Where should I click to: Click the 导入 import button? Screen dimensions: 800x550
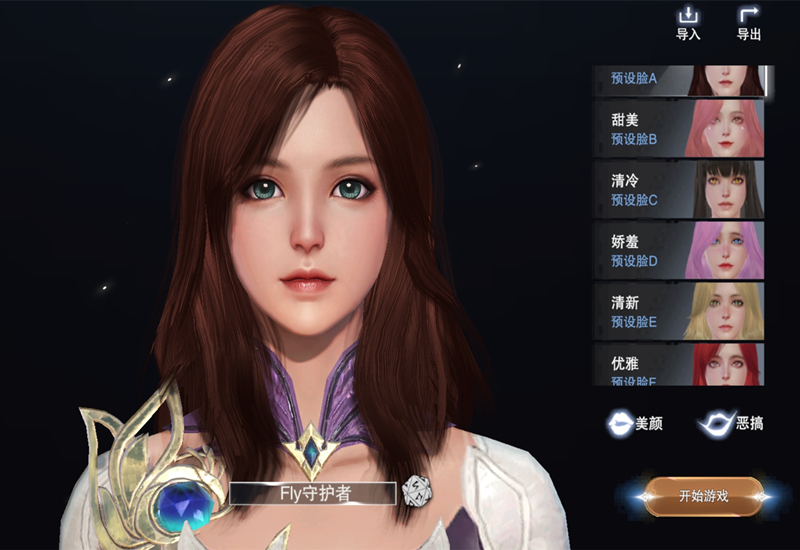[688, 23]
